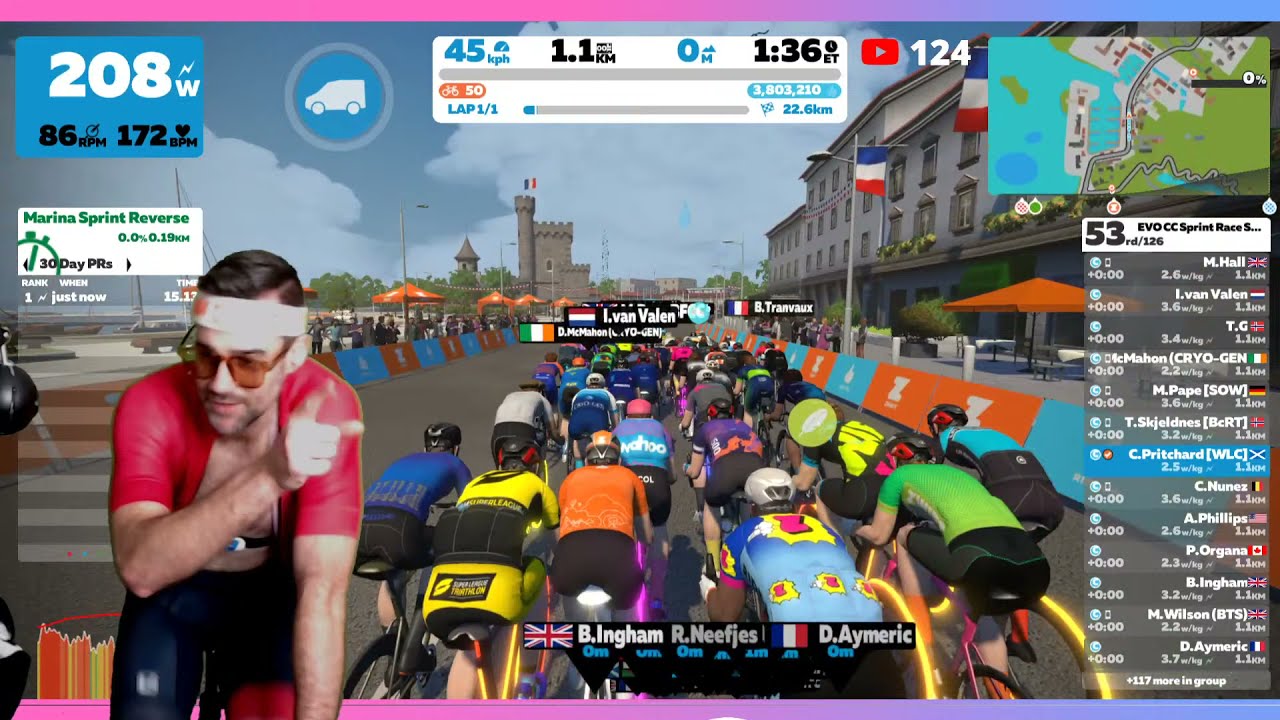1280x720 pixels.
Task: Select P.Organa in the rider list
Action: (1177, 556)
